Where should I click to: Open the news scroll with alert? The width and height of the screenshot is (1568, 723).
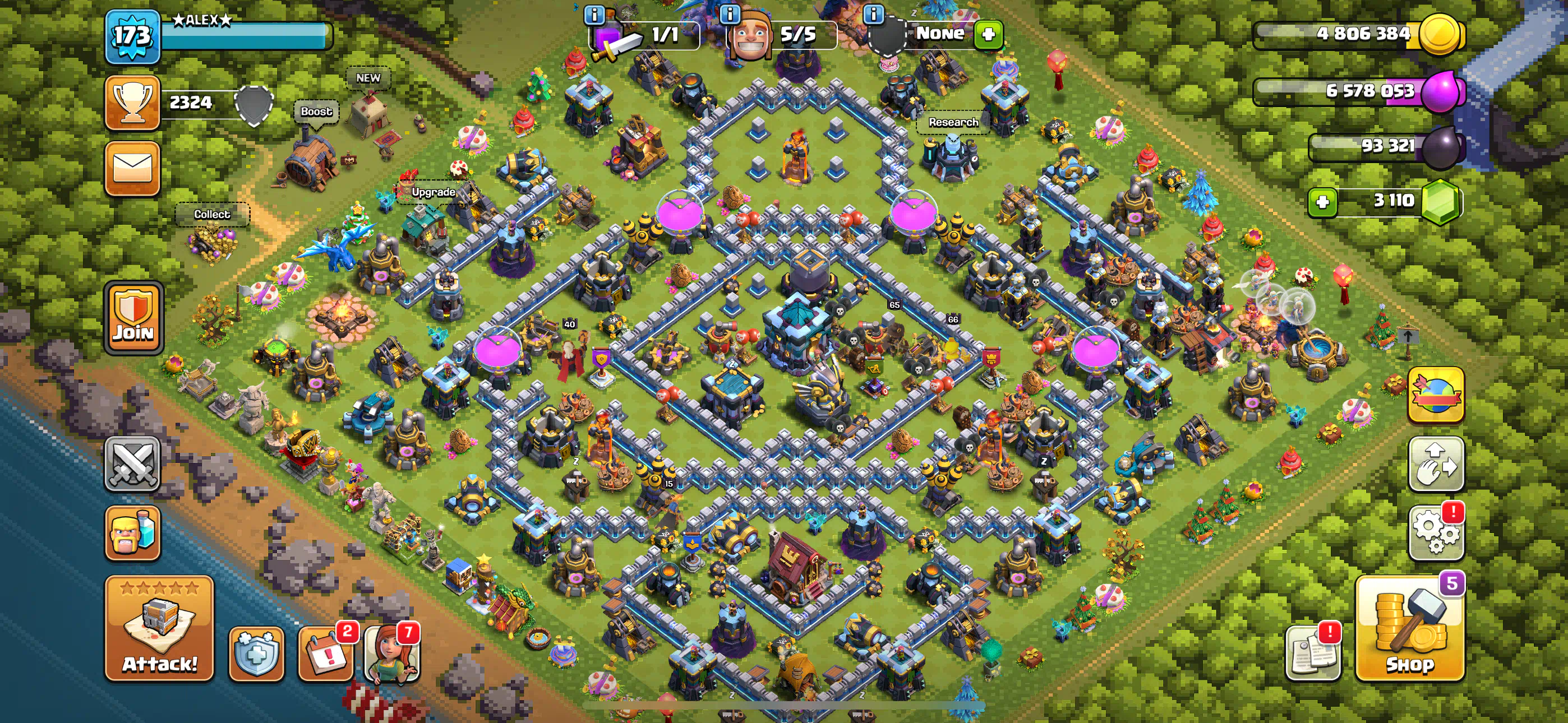click(1313, 654)
